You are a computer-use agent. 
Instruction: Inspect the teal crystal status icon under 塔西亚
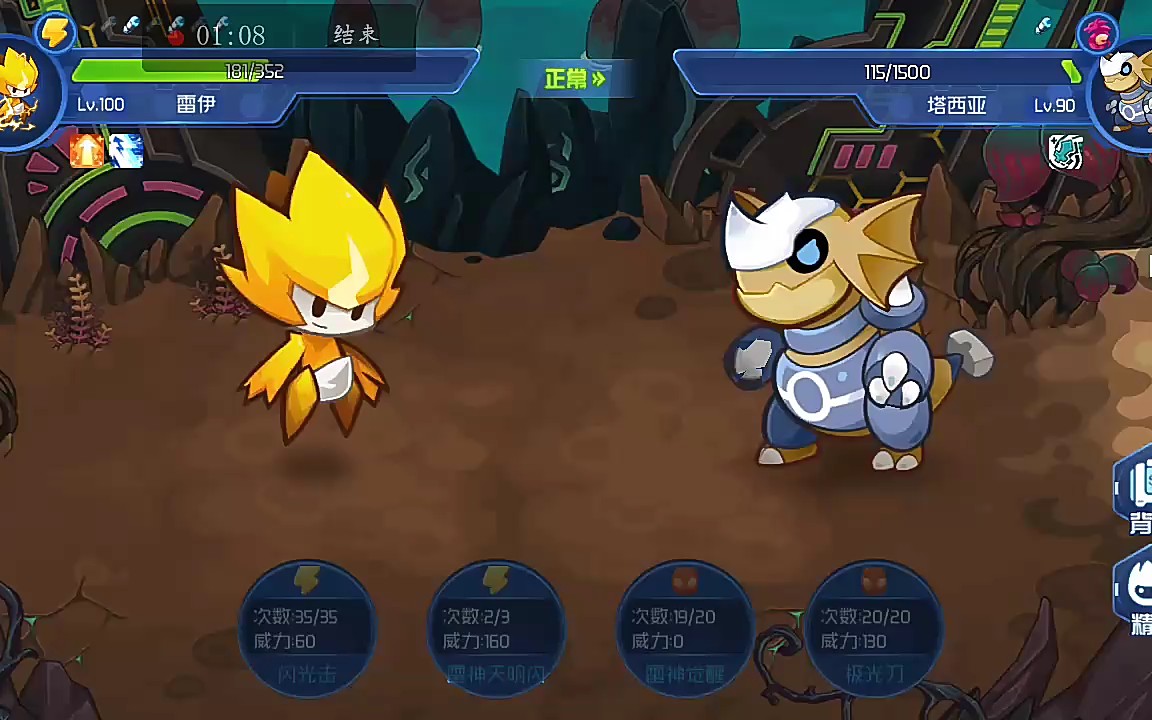[1065, 151]
